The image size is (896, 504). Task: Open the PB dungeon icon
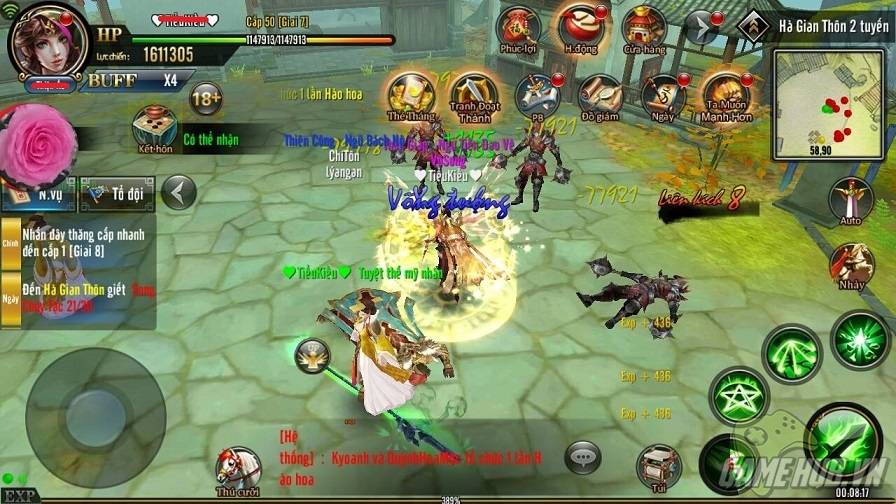(x=537, y=95)
